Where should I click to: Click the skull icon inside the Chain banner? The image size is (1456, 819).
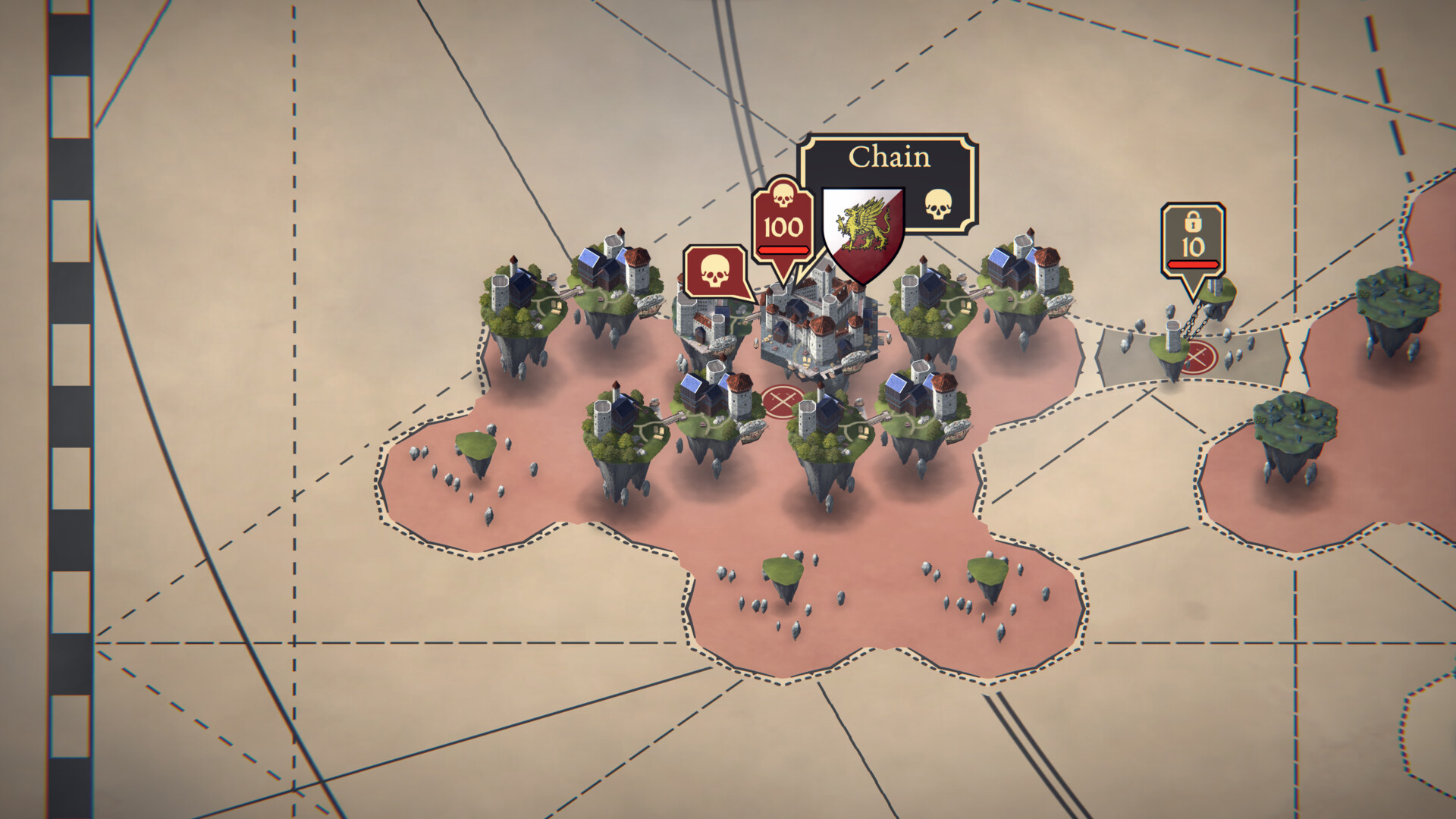pos(940,203)
